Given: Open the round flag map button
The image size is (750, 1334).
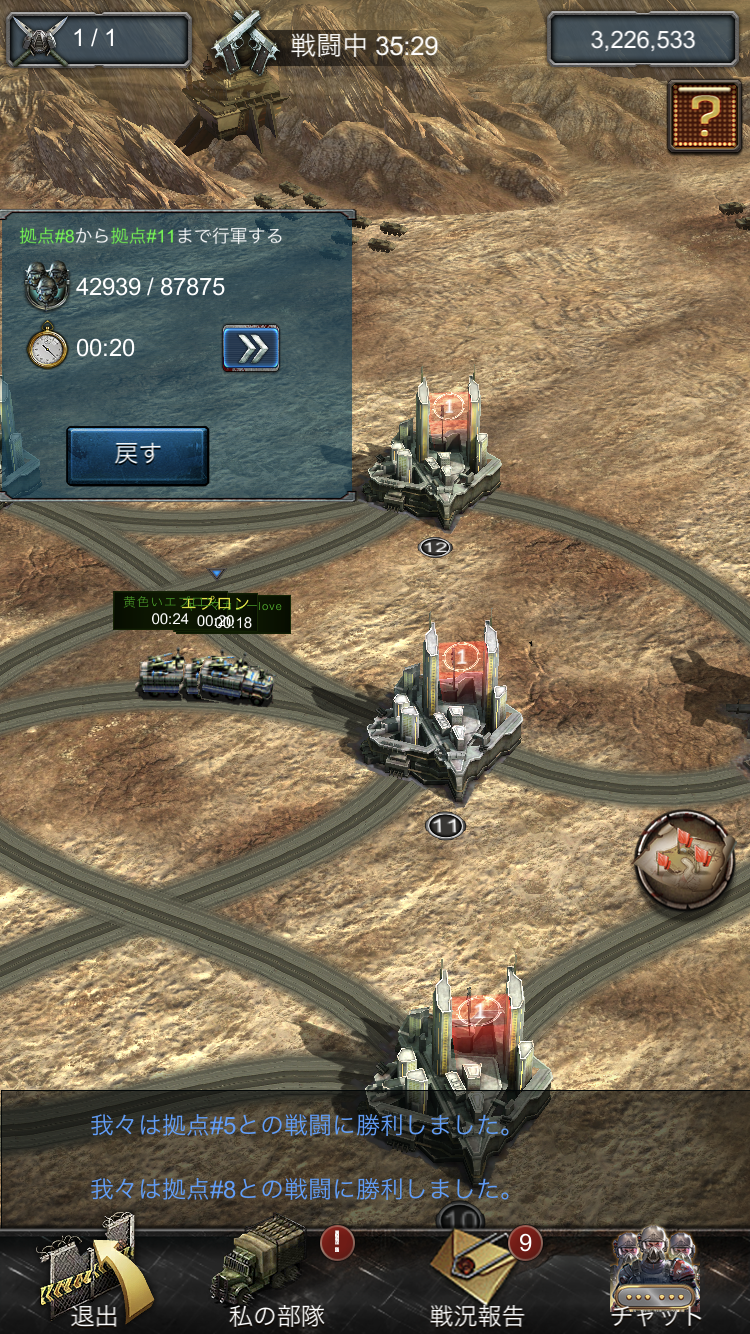Looking at the screenshot, I should [685, 858].
